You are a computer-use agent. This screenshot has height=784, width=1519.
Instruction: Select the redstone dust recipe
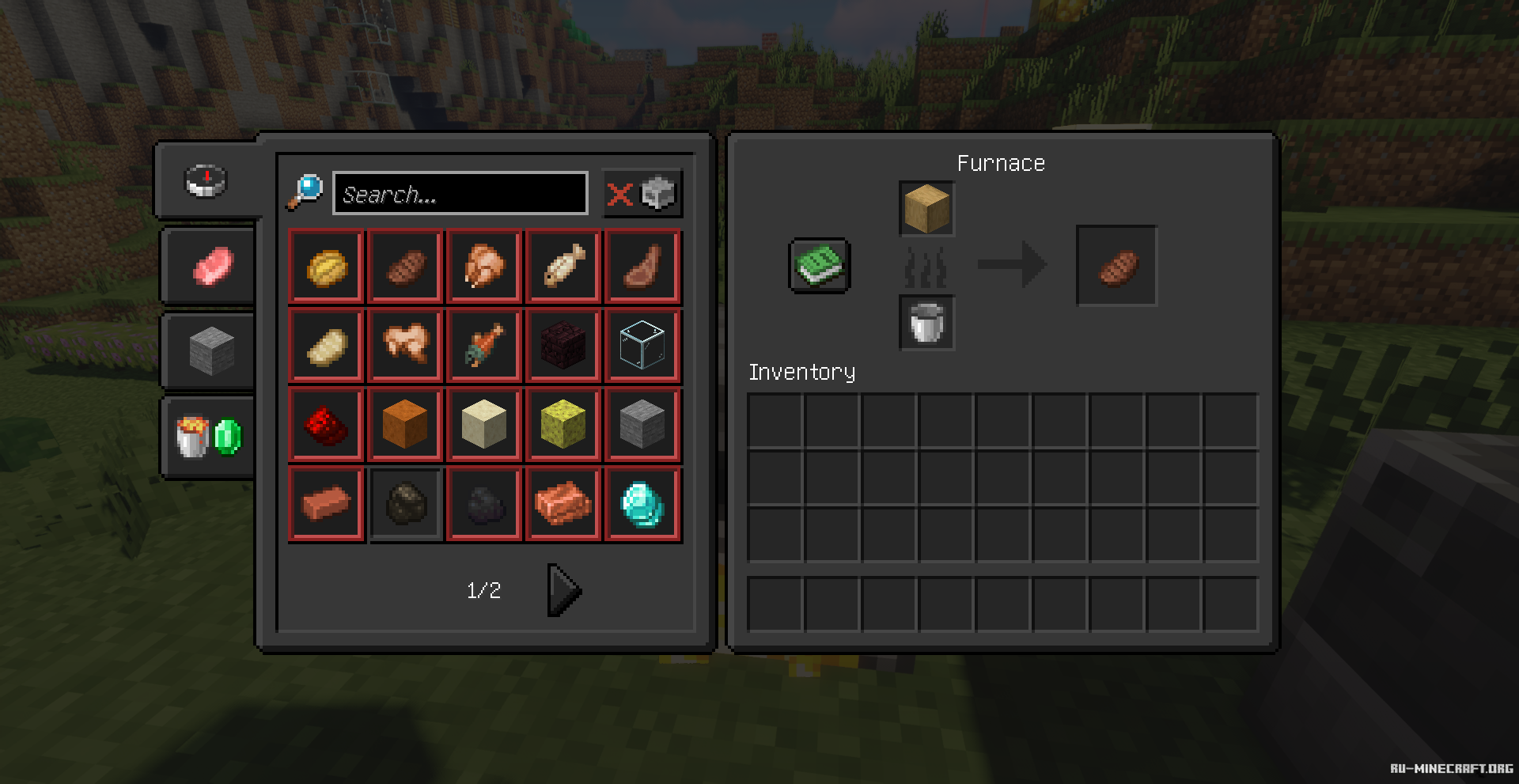click(x=326, y=425)
